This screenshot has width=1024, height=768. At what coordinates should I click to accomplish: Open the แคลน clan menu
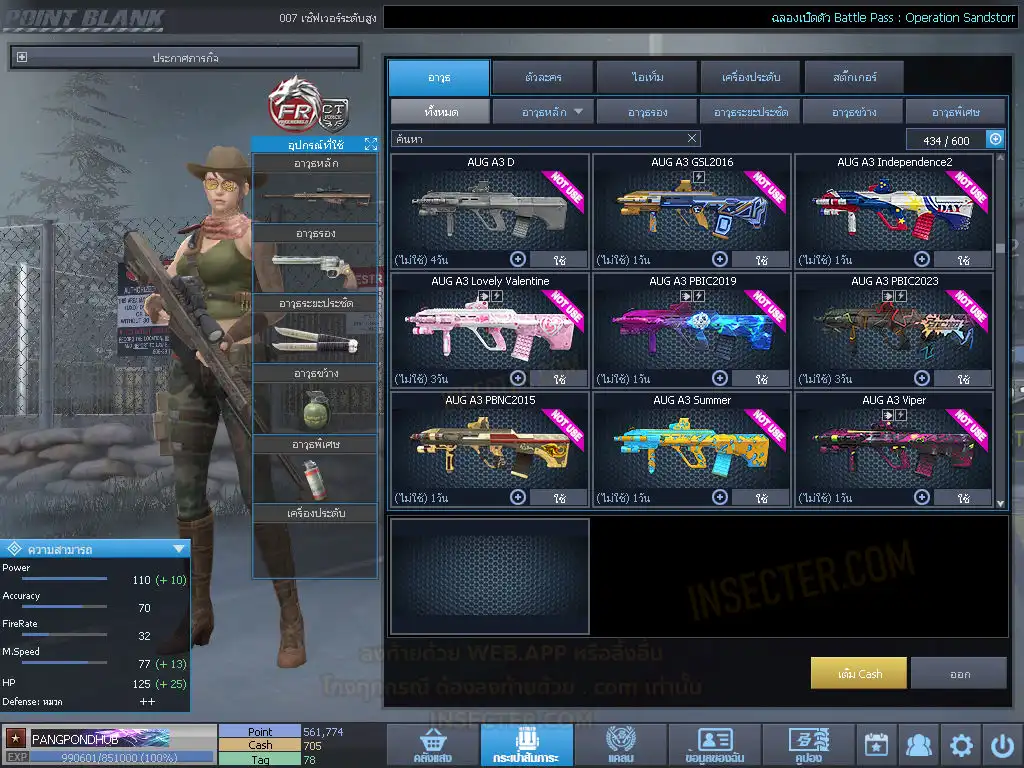pos(620,745)
